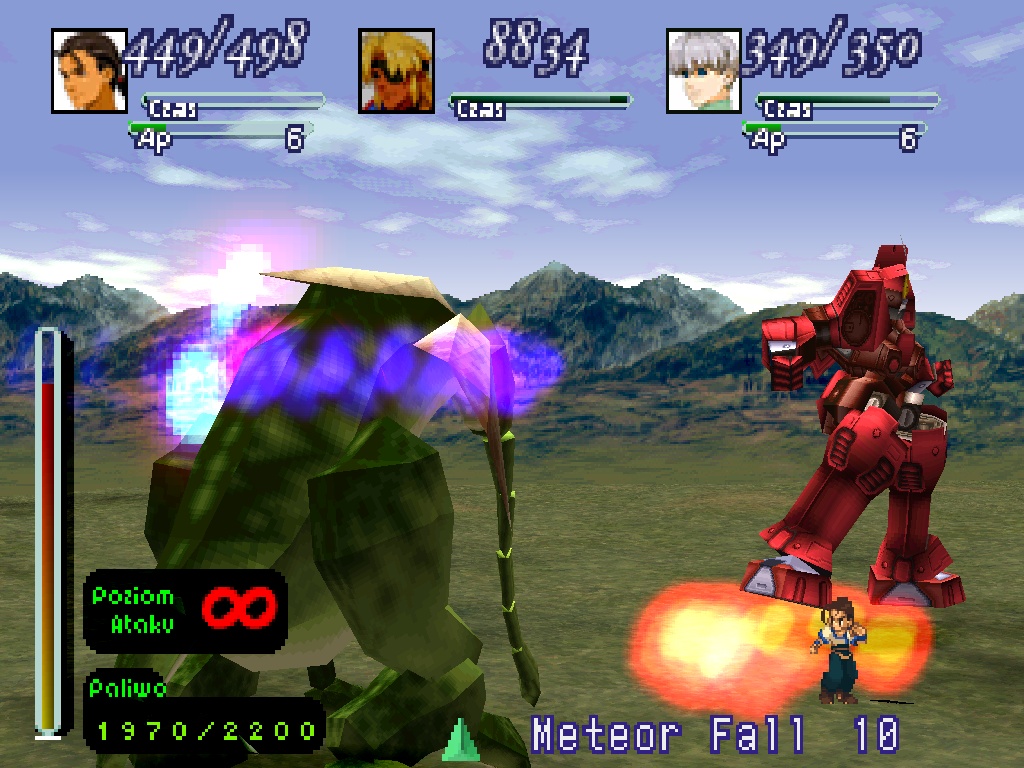Select the silver-haired character portrait
1024x768 pixels.
click(x=704, y=71)
